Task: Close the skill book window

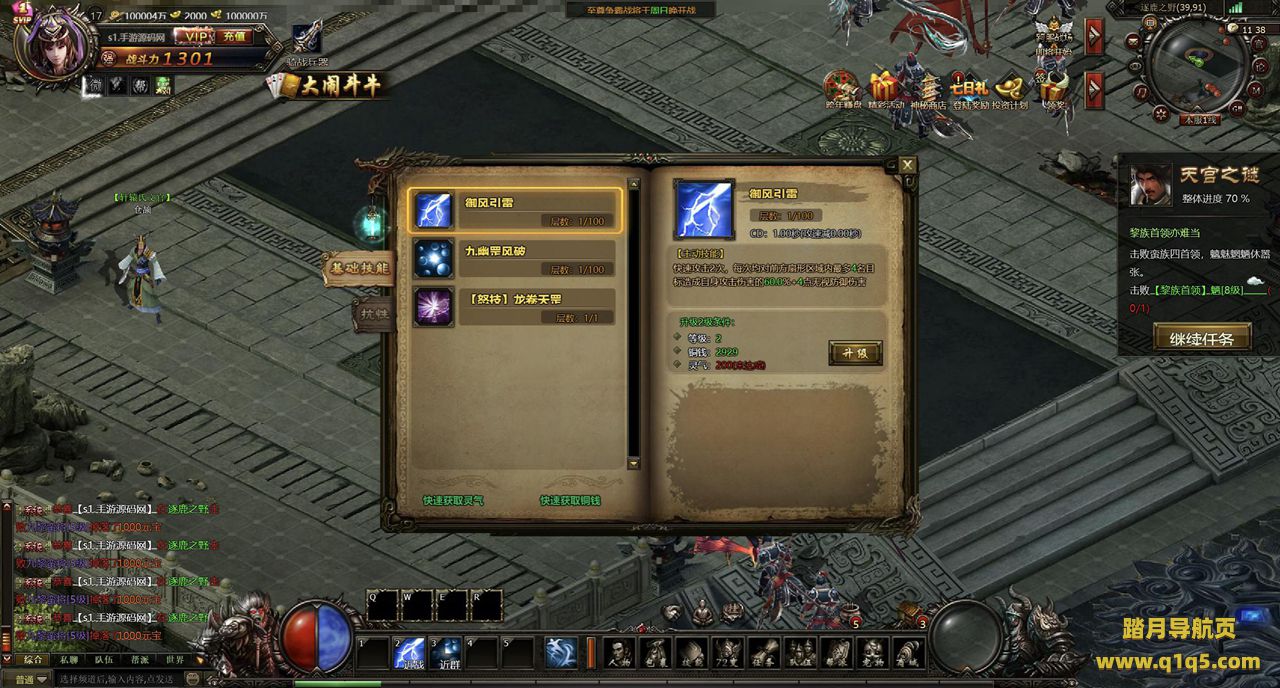Action: [907, 165]
